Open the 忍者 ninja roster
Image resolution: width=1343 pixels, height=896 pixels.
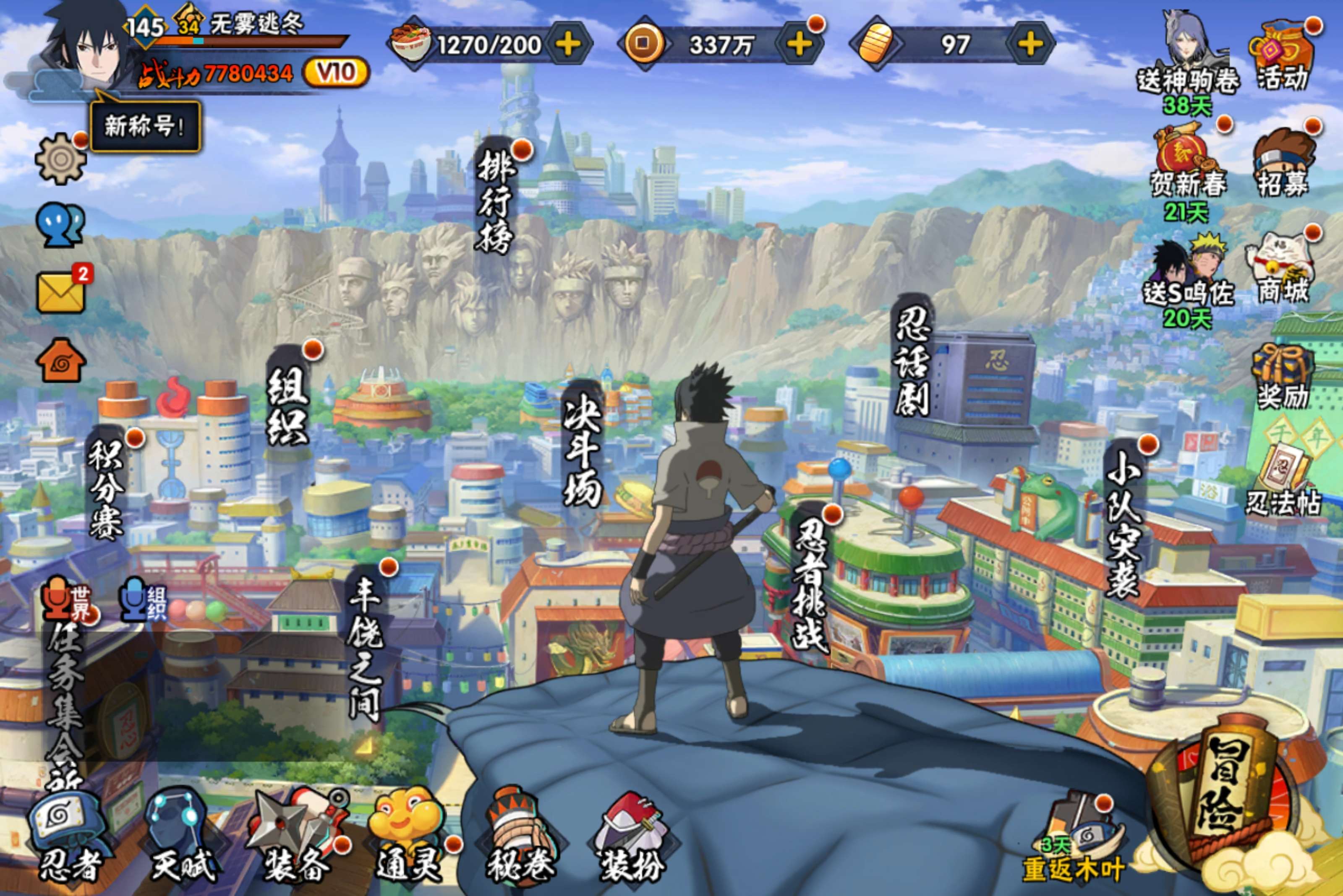click(x=68, y=839)
